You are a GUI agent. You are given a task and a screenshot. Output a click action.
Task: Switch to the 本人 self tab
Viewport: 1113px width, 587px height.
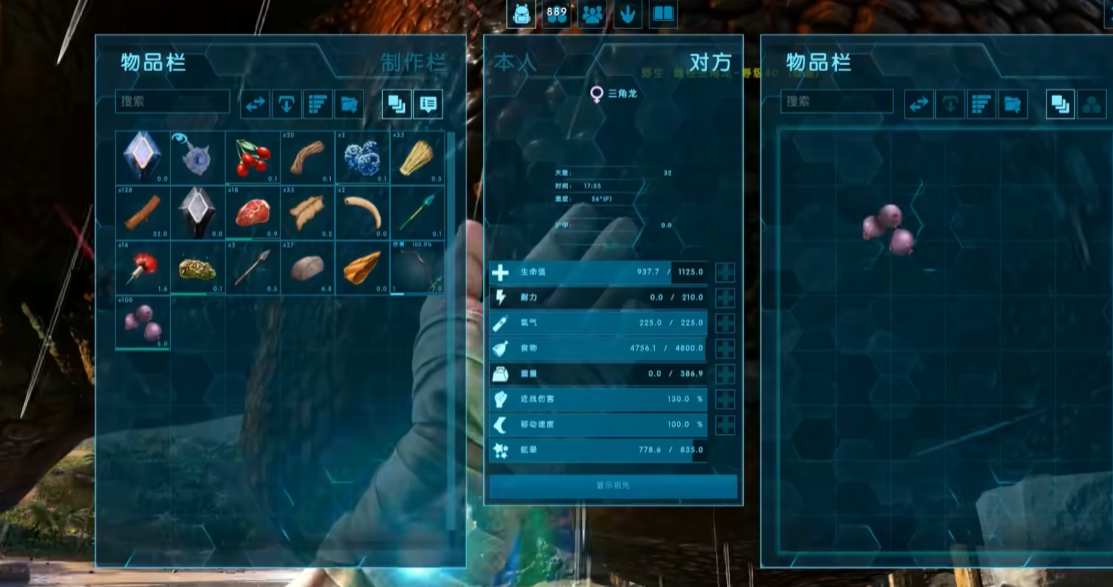pyautogui.click(x=515, y=62)
